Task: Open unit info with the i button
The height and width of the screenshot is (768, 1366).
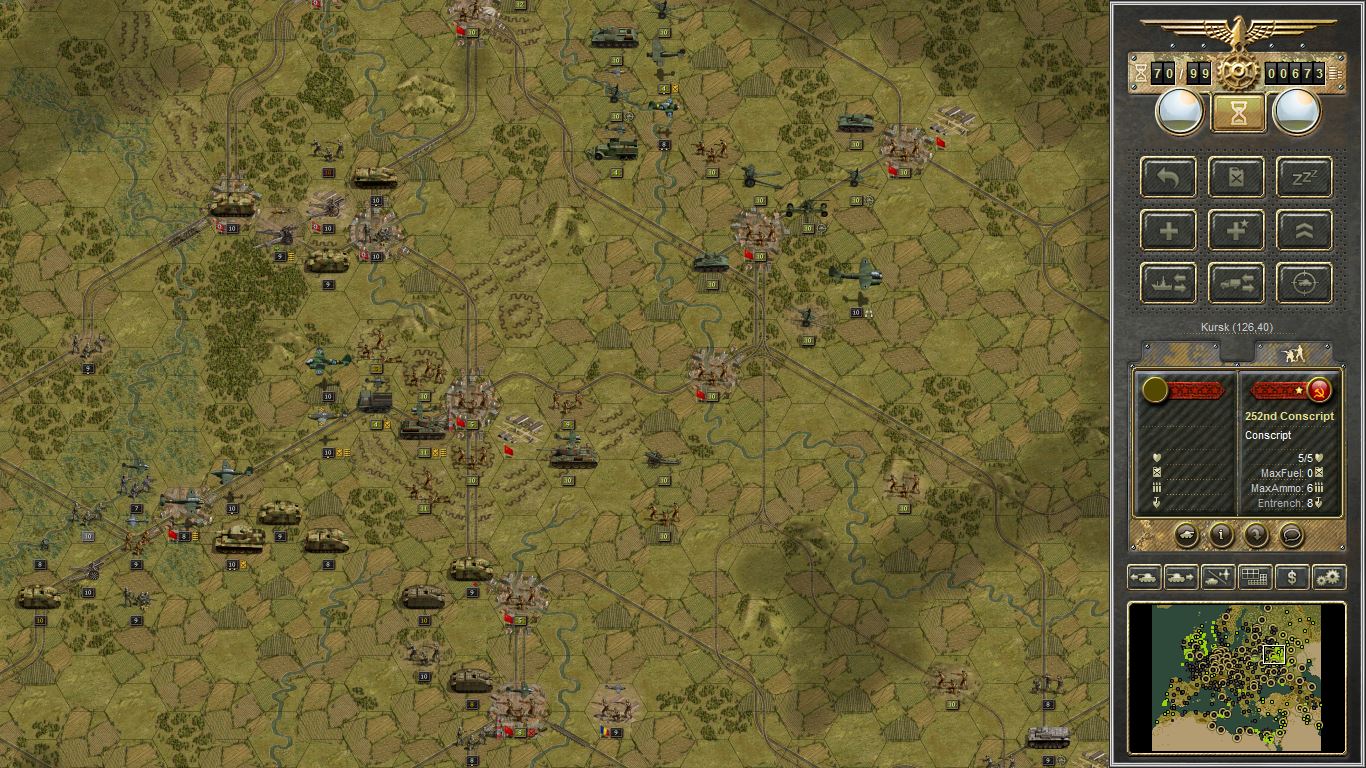Action: click(1221, 536)
